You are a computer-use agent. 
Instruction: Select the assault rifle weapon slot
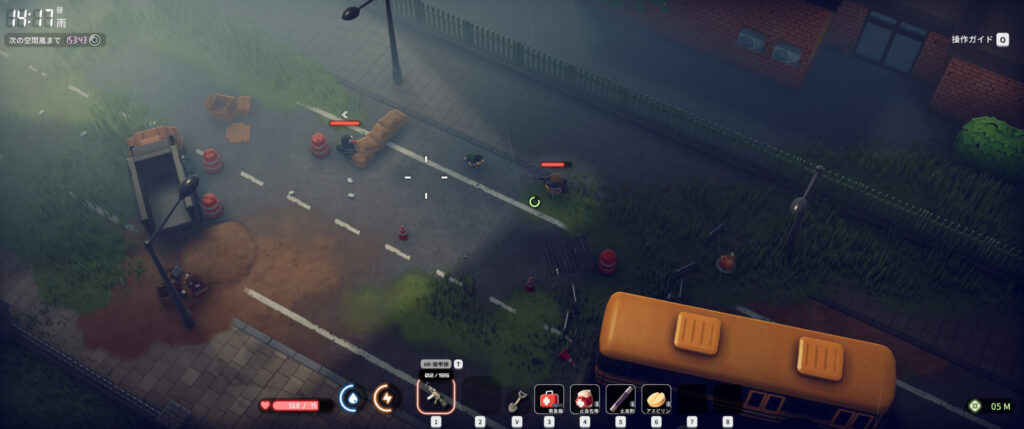pos(436,398)
